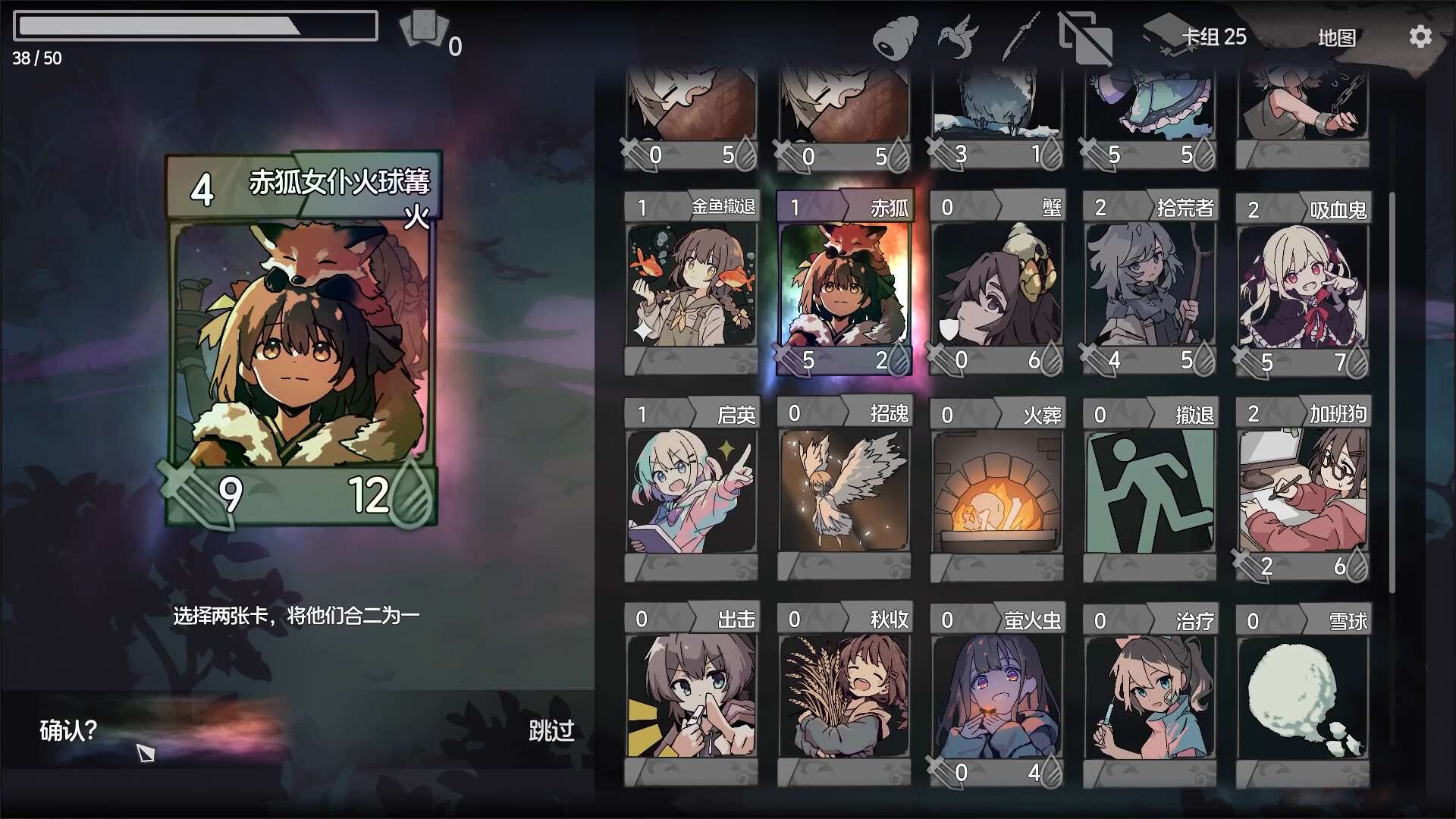Open the settings gear menu
1456x819 pixels.
[1421, 36]
